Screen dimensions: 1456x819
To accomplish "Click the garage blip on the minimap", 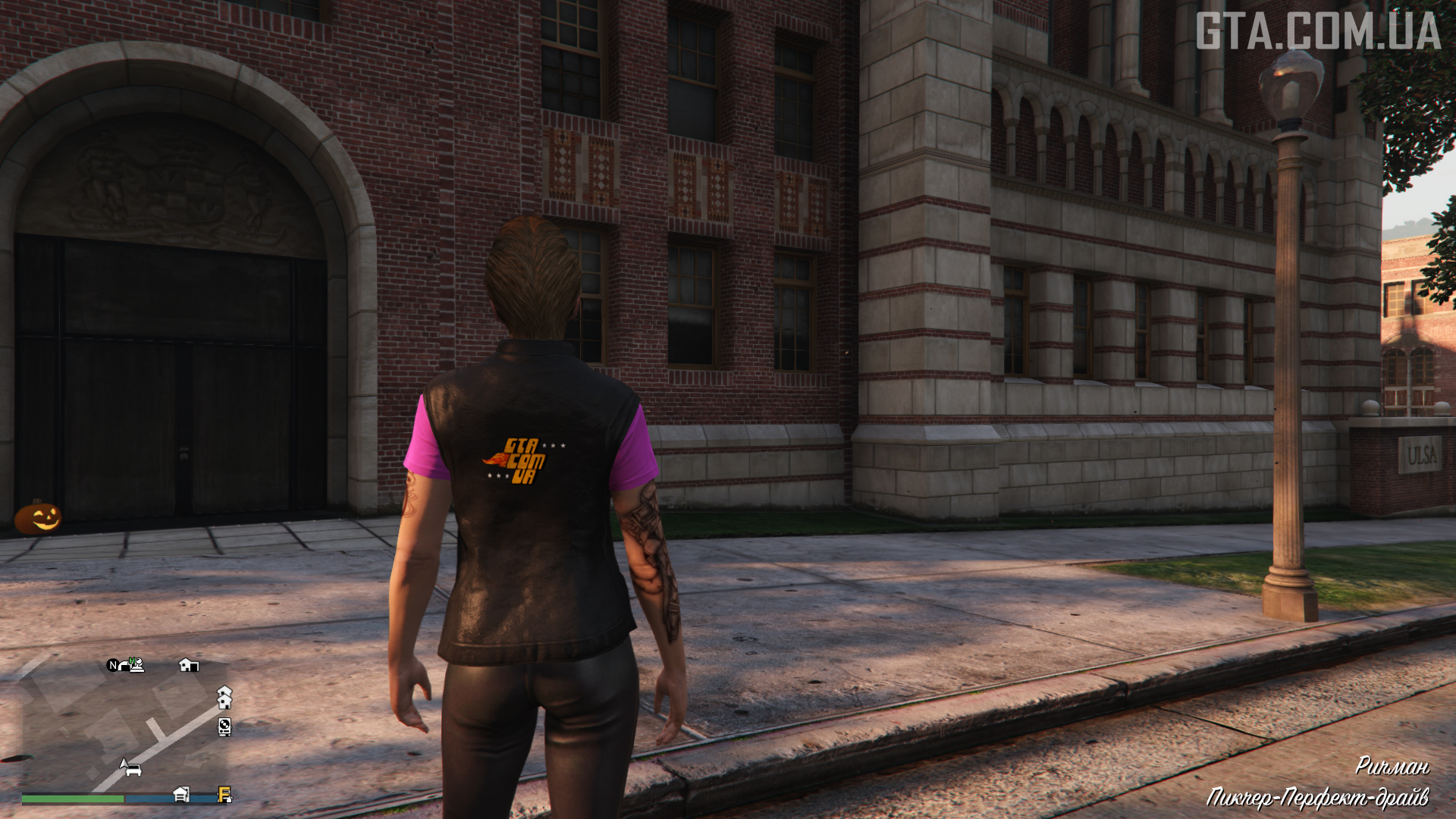I will (x=181, y=794).
